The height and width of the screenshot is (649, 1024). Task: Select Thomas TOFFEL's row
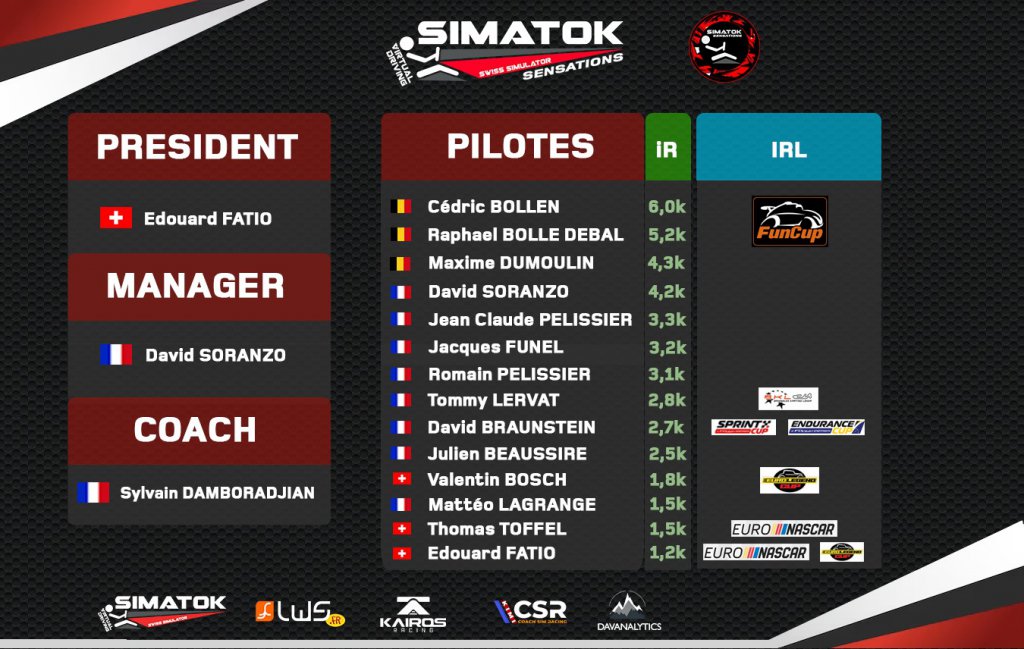click(x=496, y=529)
